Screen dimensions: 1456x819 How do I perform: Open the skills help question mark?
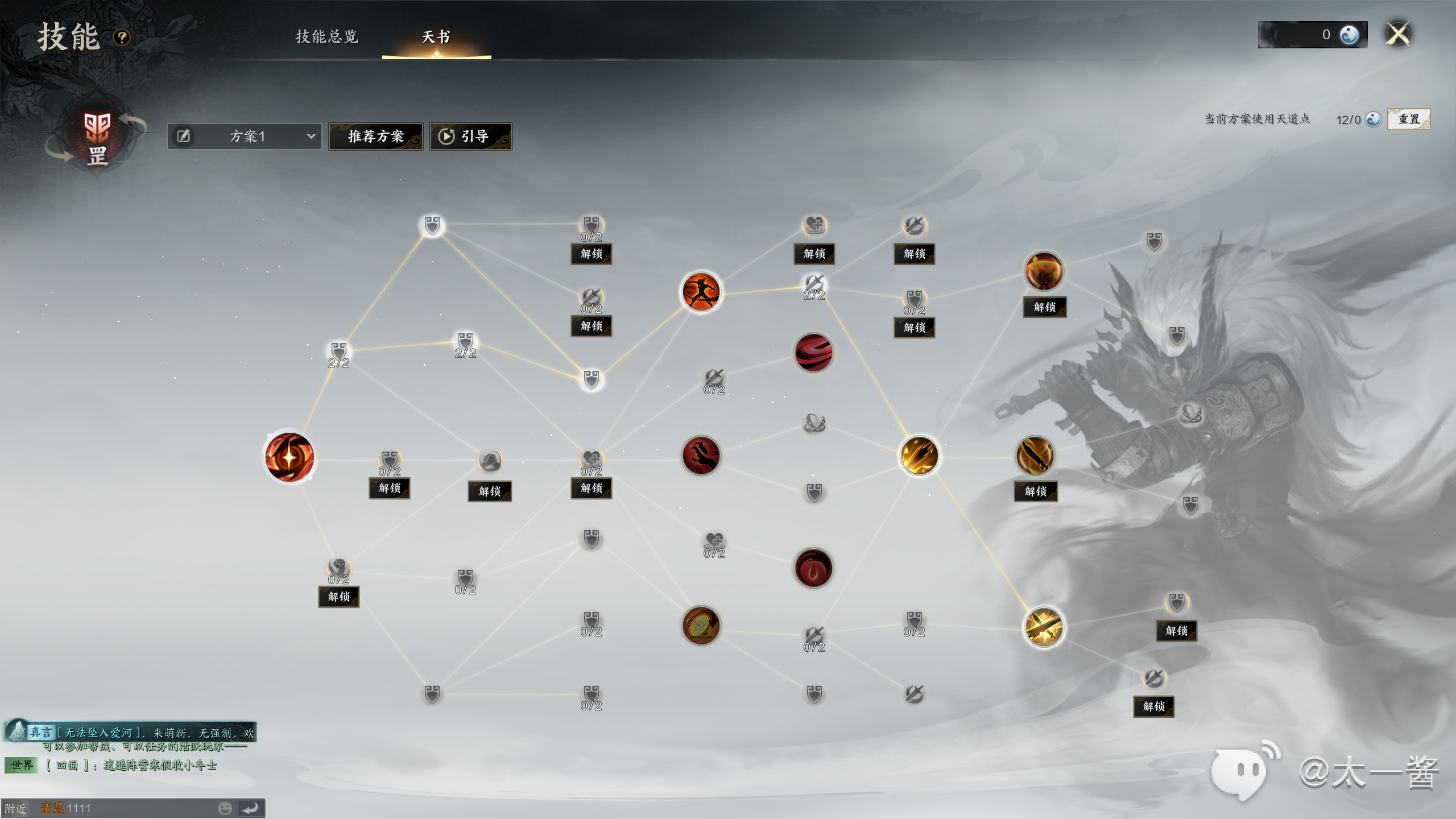point(122,38)
